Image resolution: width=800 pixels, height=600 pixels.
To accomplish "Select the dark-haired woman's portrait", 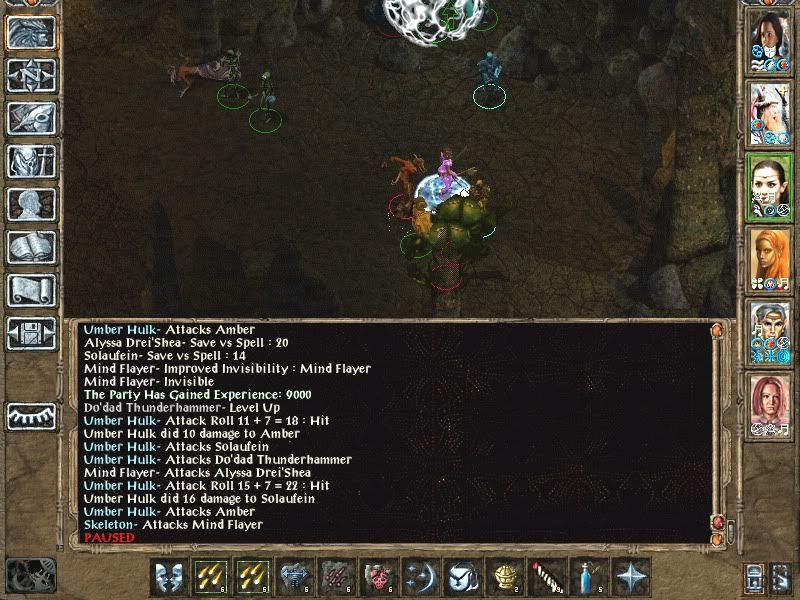I will tap(769, 43).
